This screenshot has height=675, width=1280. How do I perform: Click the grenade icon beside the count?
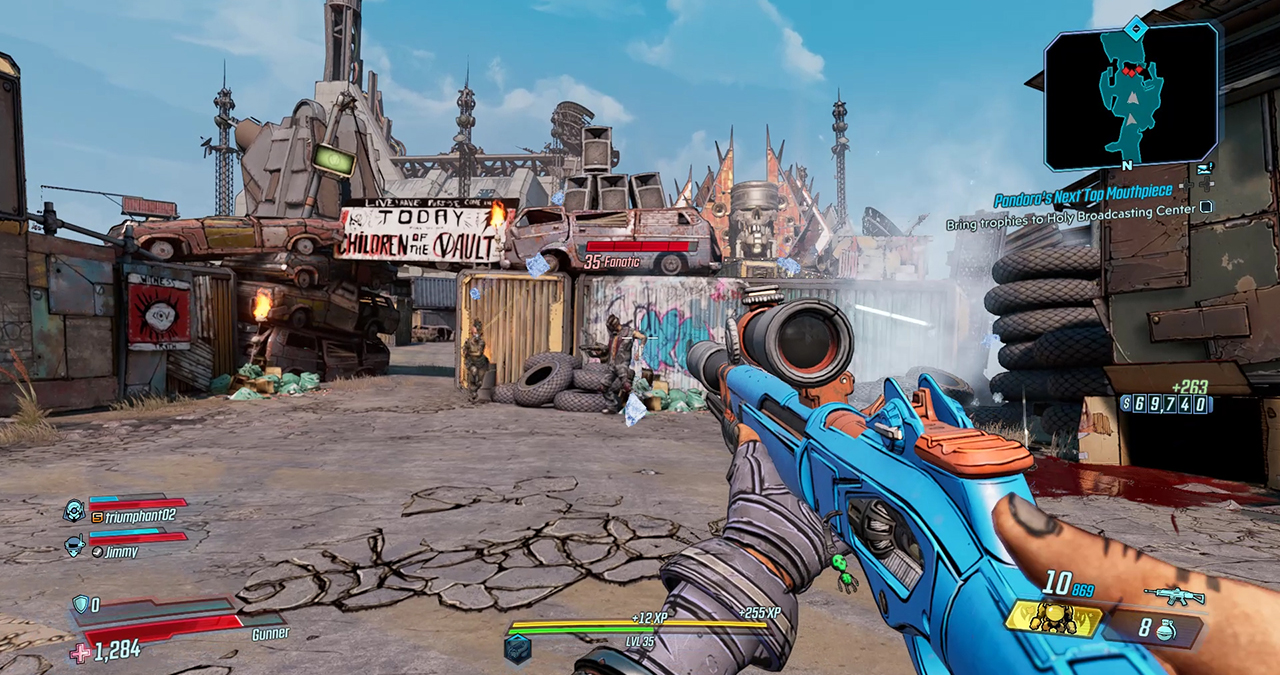point(1164,631)
